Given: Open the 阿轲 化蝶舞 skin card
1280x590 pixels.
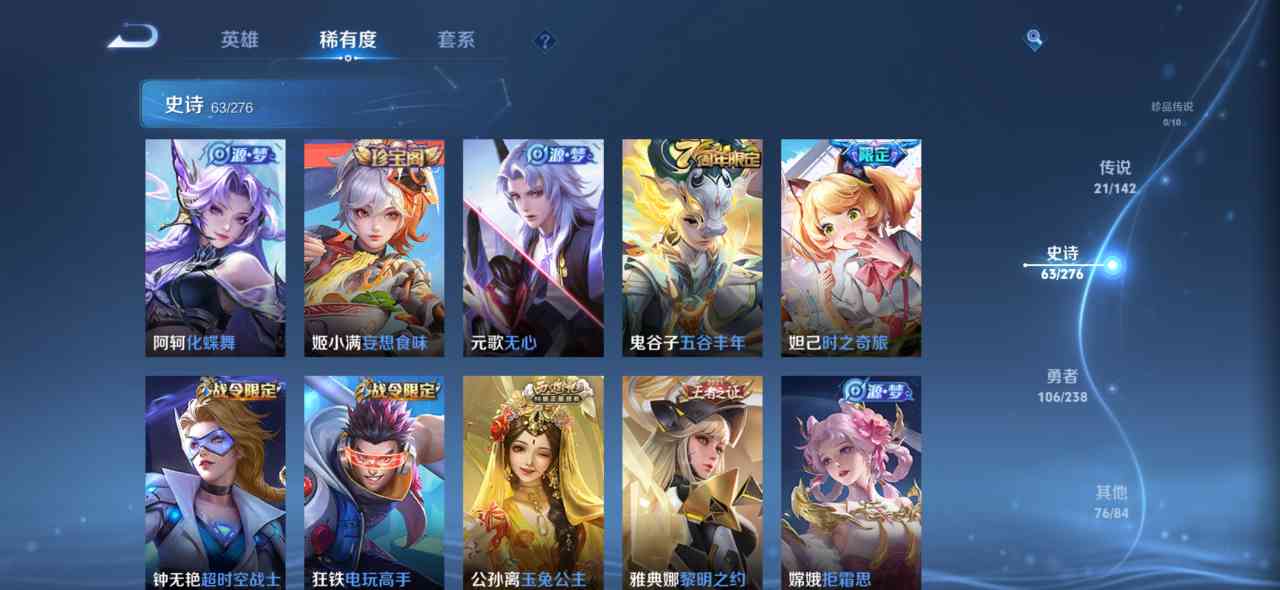Looking at the screenshot, I should (x=215, y=247).
